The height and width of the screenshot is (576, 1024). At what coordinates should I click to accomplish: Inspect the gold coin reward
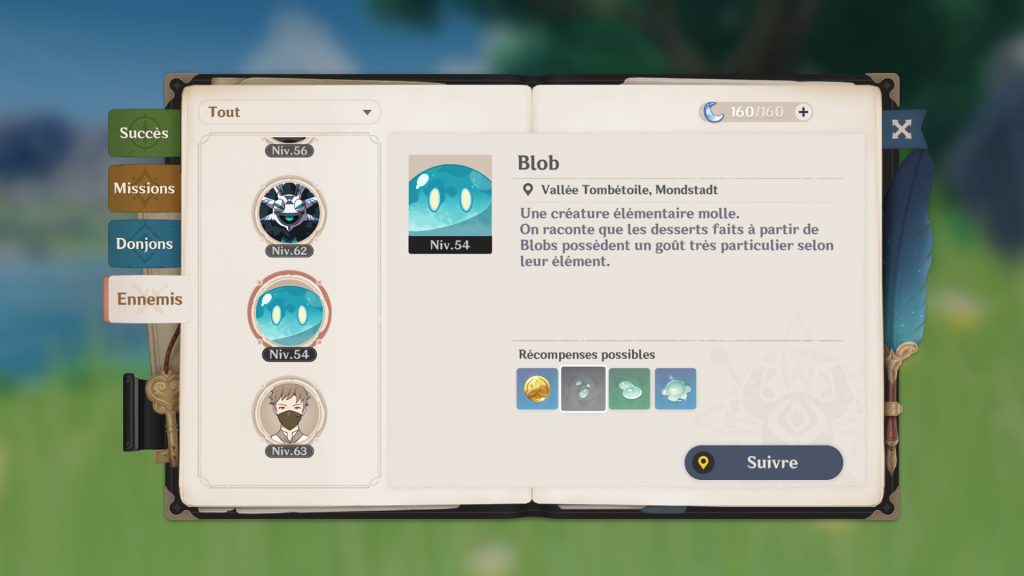537,389
